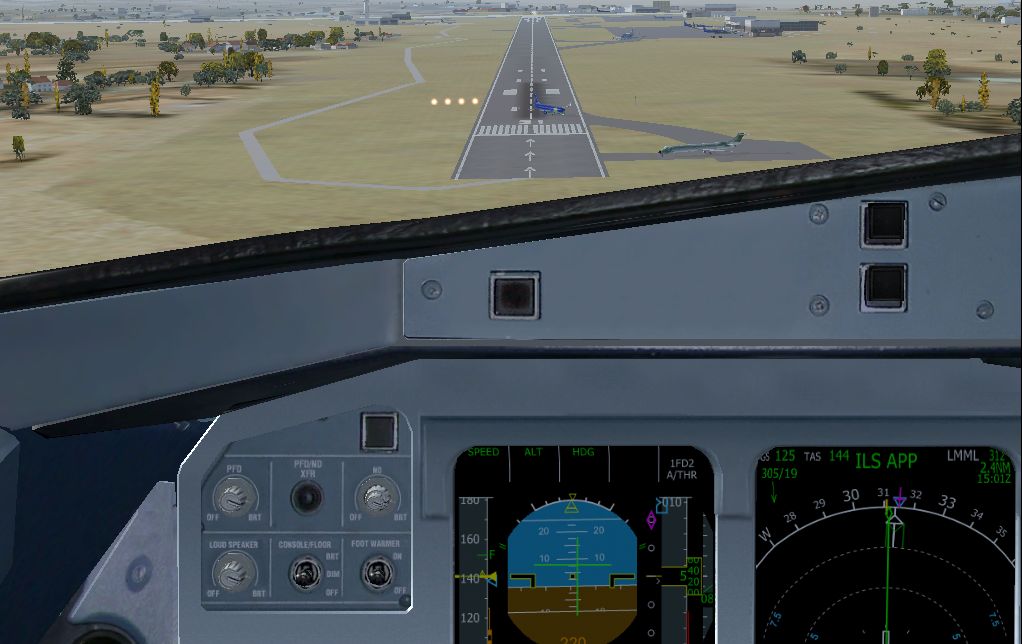Screen dimensions: 1022x644
Task: Flip the Console/Floor light switch
Action: click(304, 573)
